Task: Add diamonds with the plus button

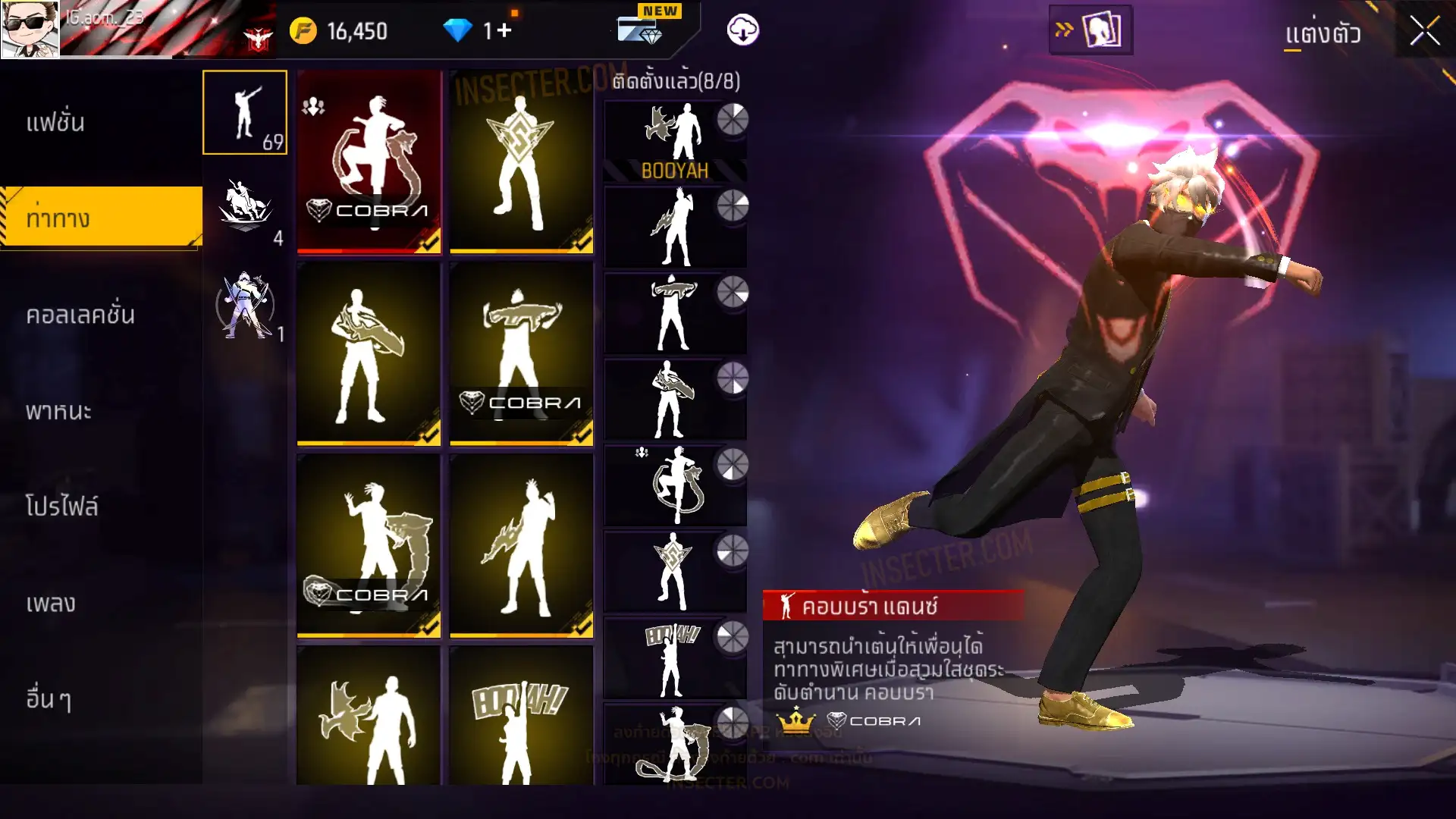Action: [x=504, y=31]
